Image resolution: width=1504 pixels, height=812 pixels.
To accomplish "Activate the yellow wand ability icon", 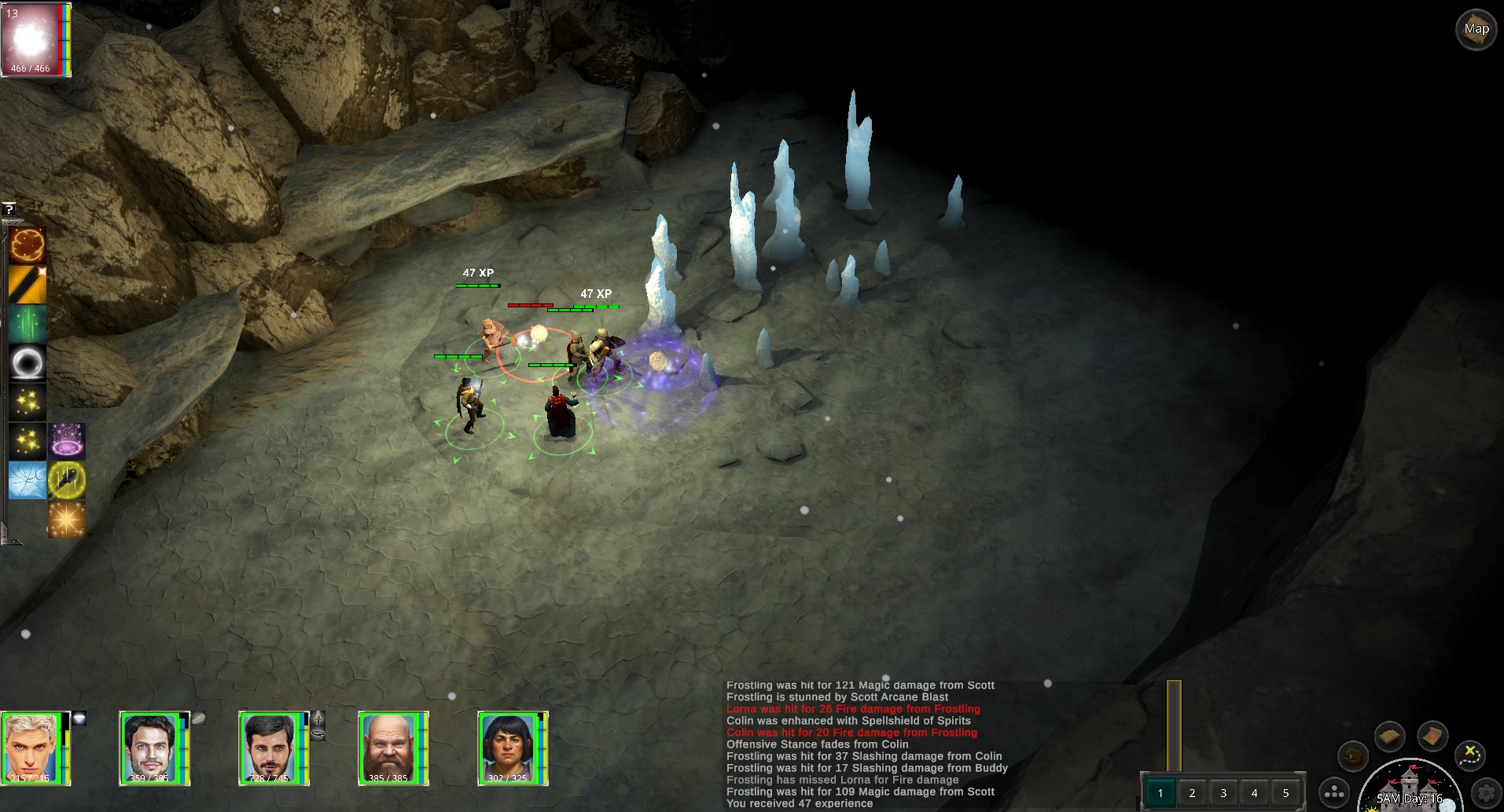I will point(28,285).
